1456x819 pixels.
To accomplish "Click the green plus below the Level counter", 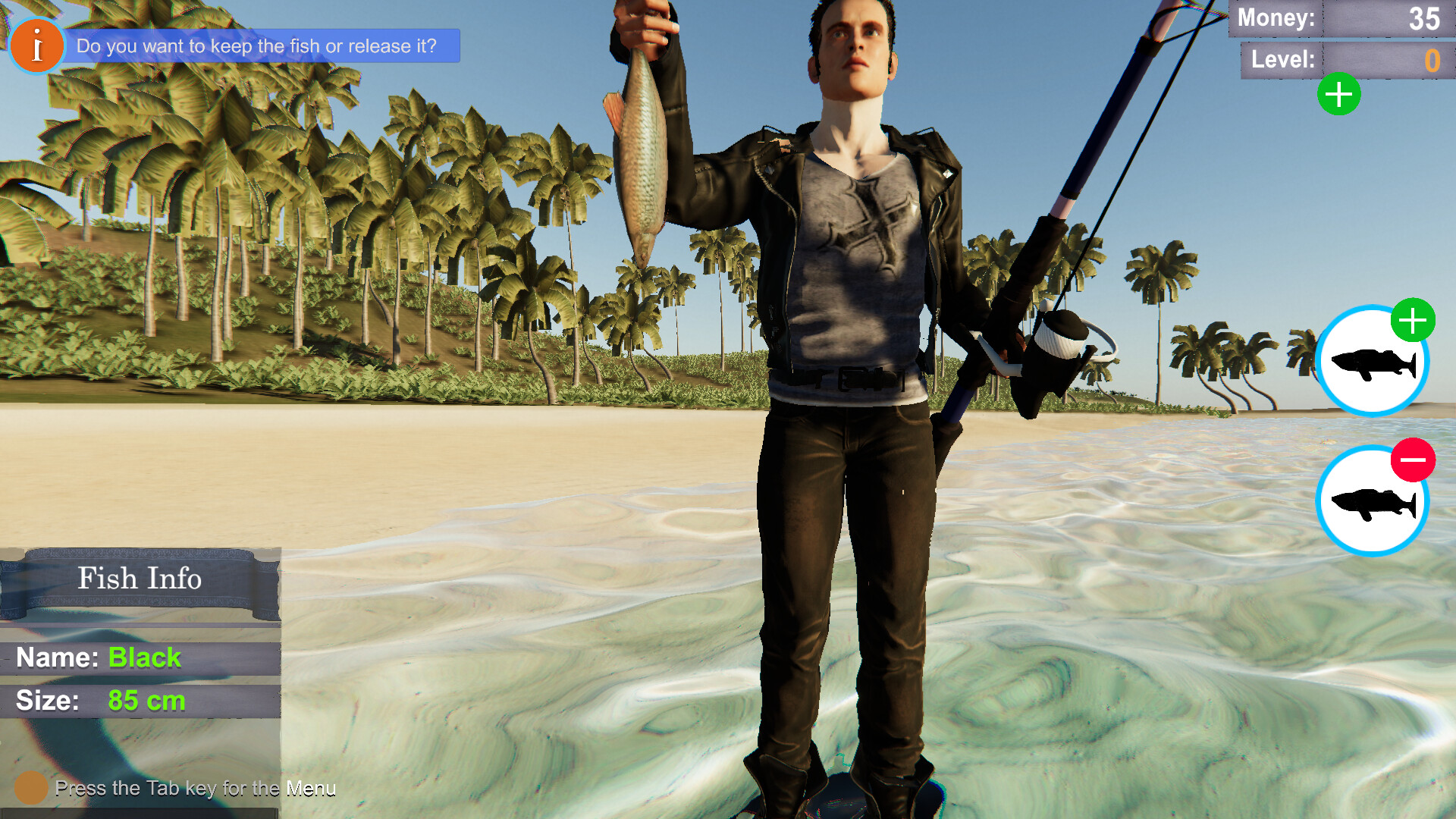I will coord(1339,94).
